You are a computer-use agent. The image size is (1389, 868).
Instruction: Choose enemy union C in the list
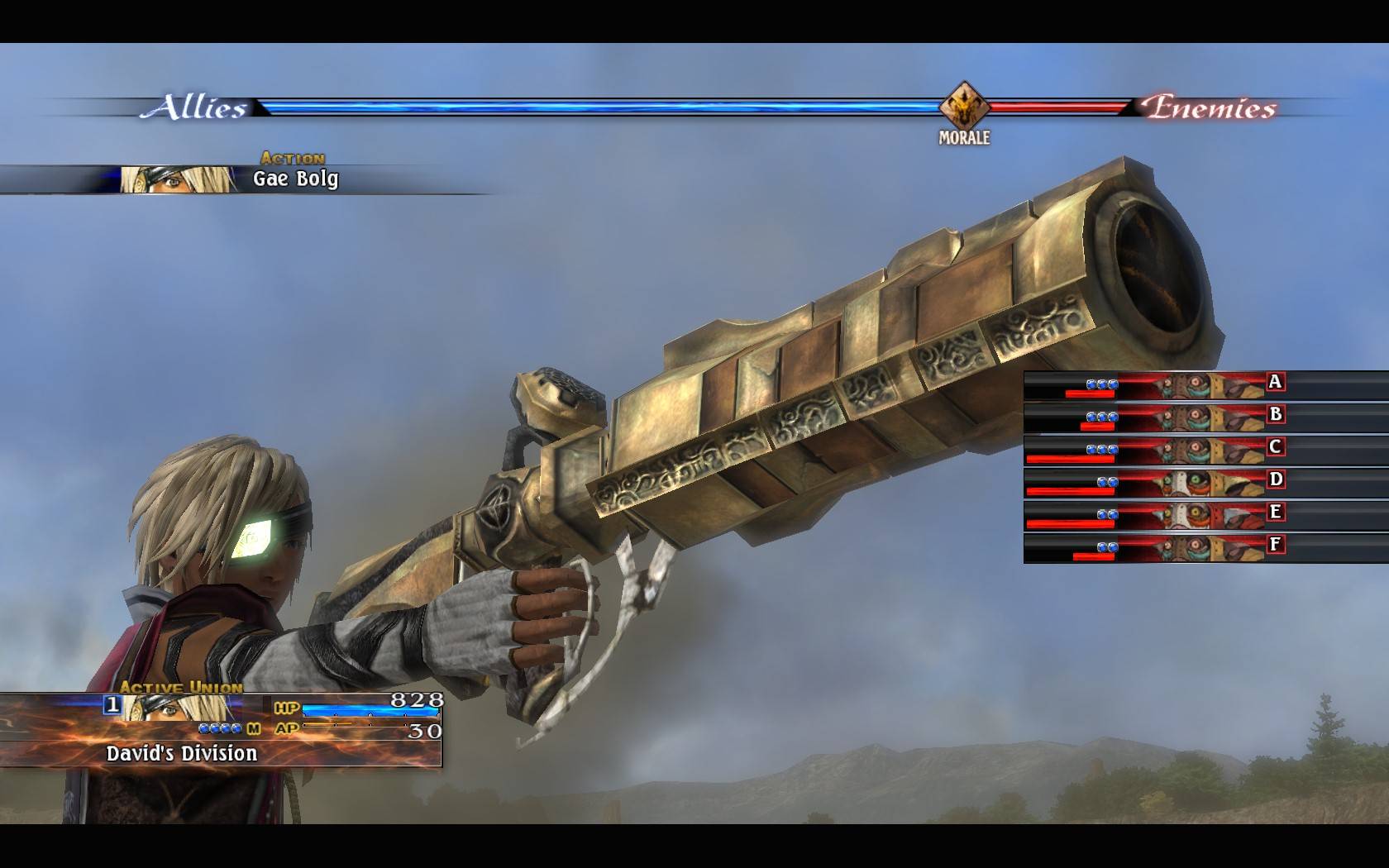coord(1204,449)
